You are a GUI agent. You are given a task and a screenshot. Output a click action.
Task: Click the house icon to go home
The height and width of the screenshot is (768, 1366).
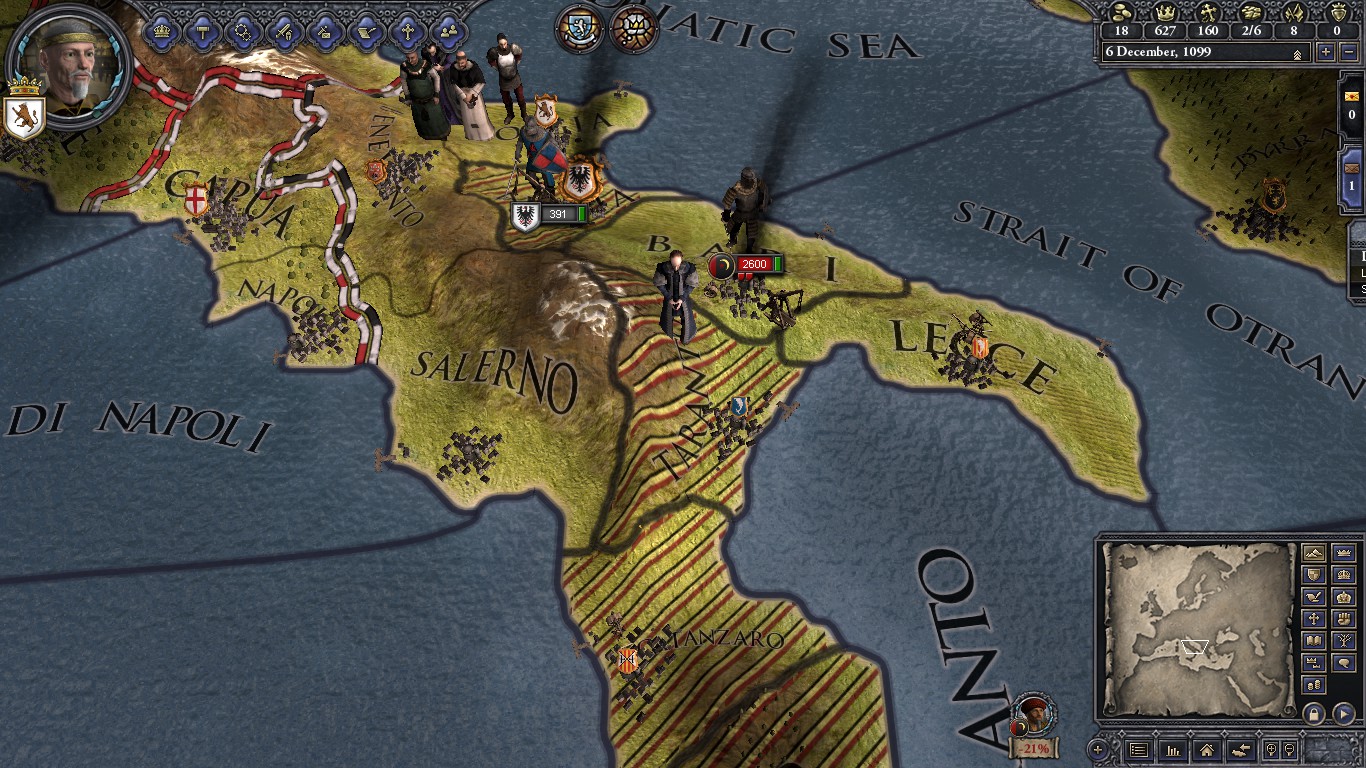tap(1206, 749)
